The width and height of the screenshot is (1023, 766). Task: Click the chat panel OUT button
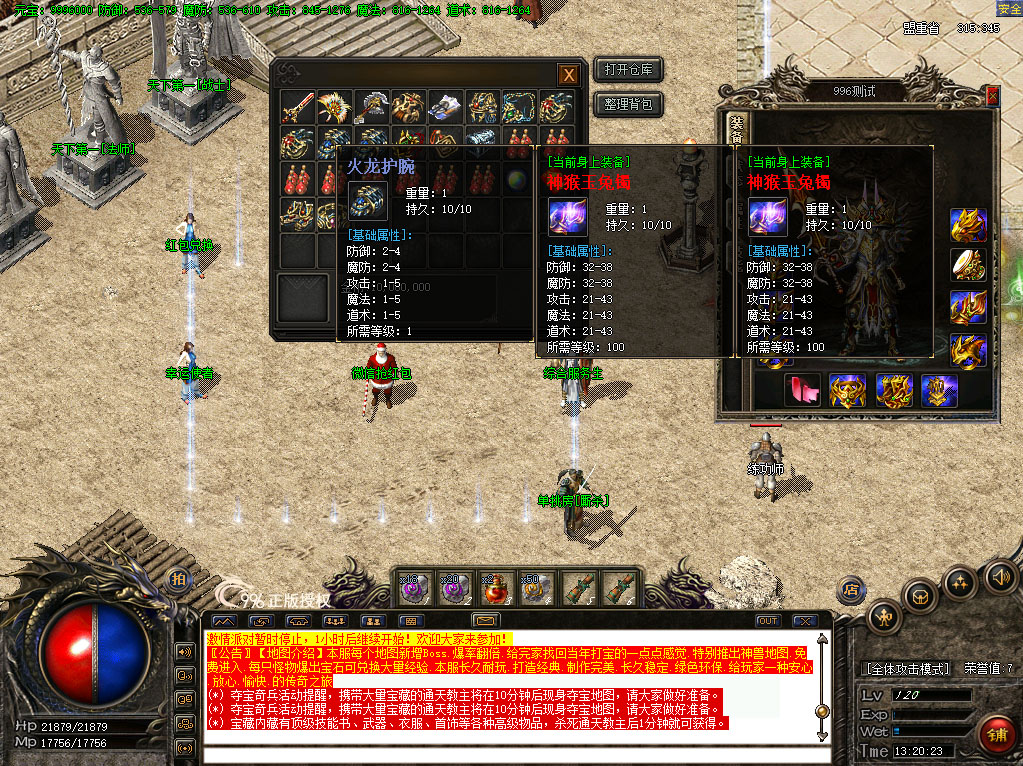coord(768,621)
